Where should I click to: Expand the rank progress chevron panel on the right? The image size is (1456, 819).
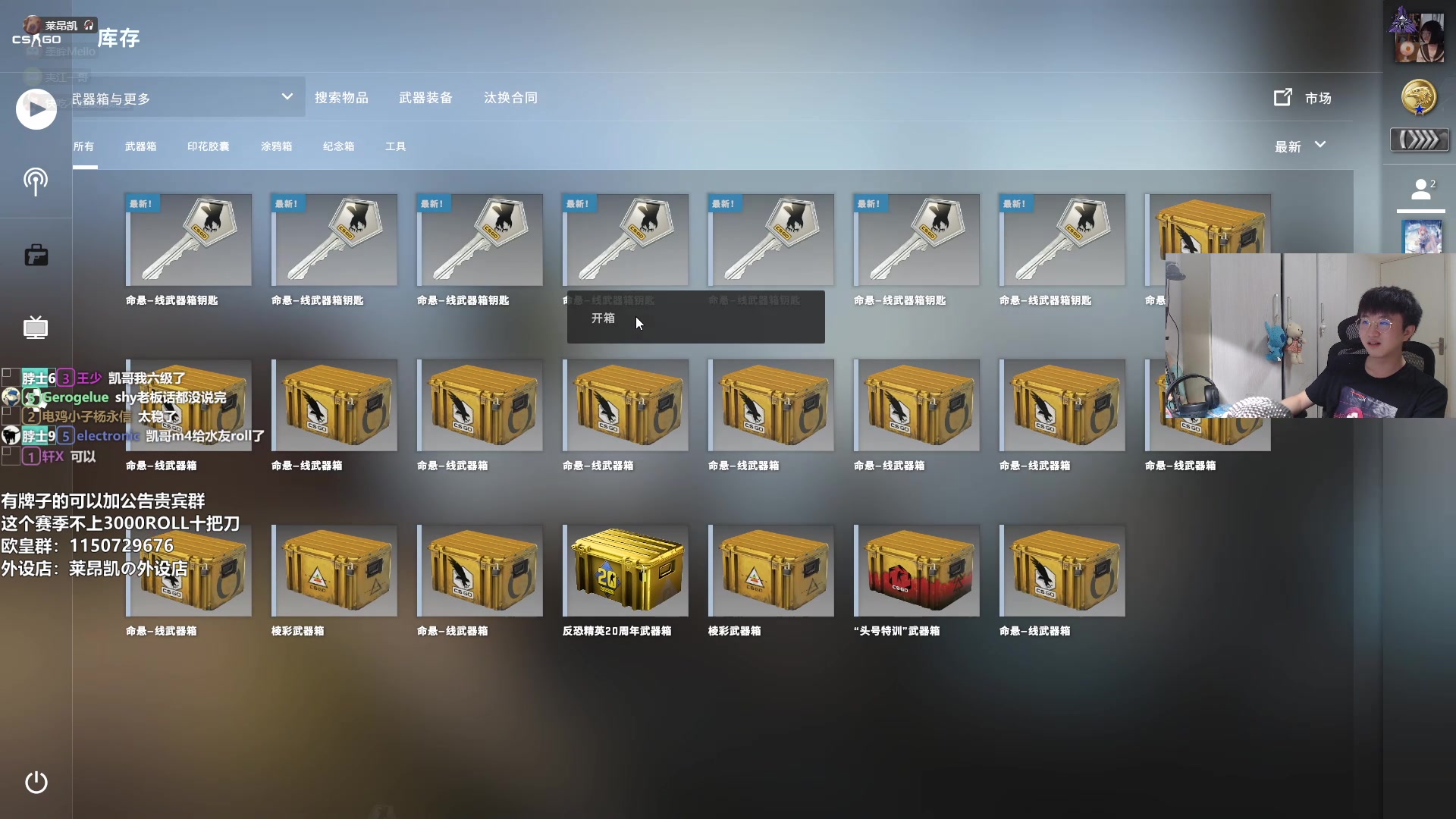coord(1419,140)
